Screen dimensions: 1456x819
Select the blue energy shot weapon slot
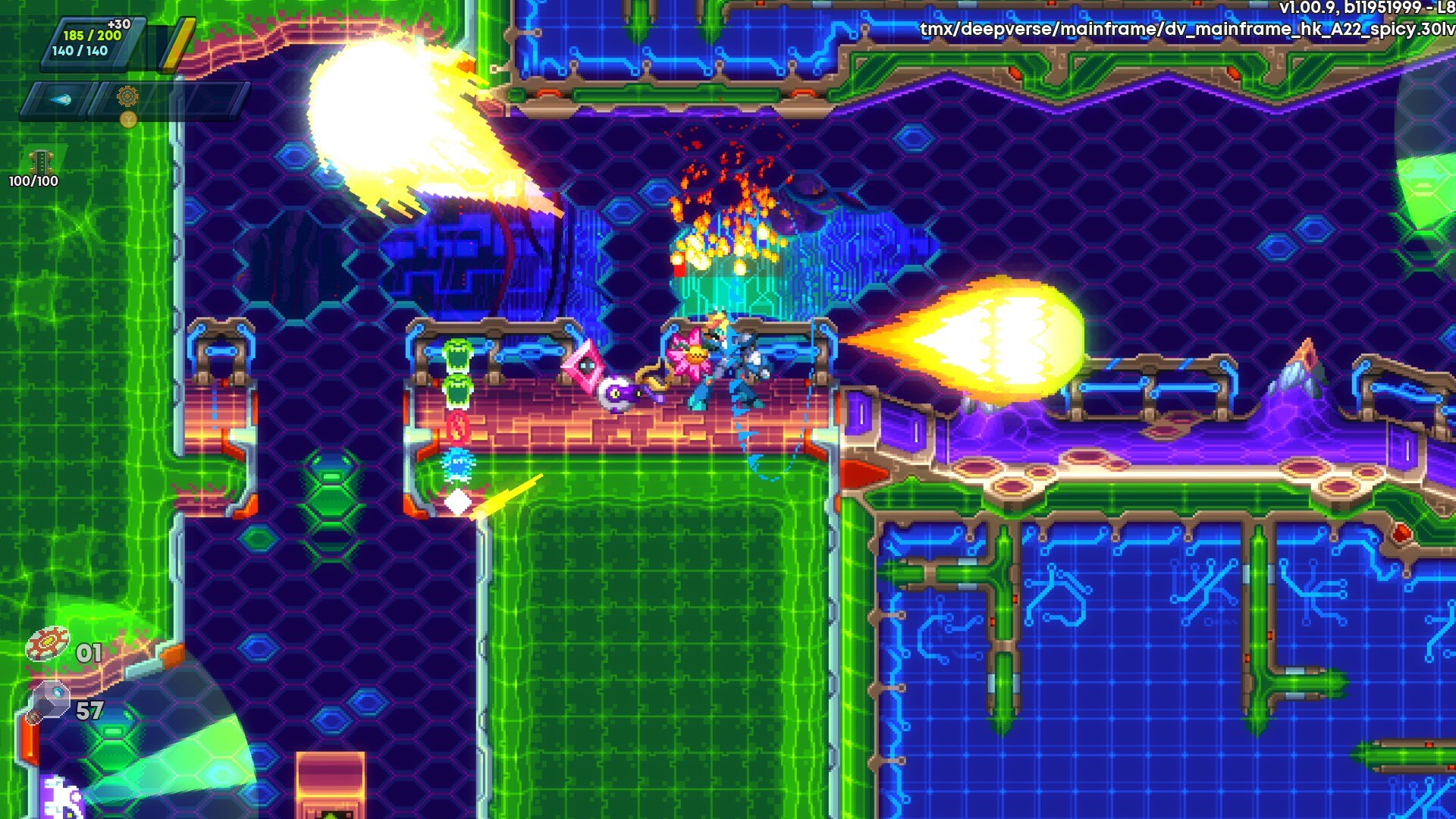pos(61,99)
